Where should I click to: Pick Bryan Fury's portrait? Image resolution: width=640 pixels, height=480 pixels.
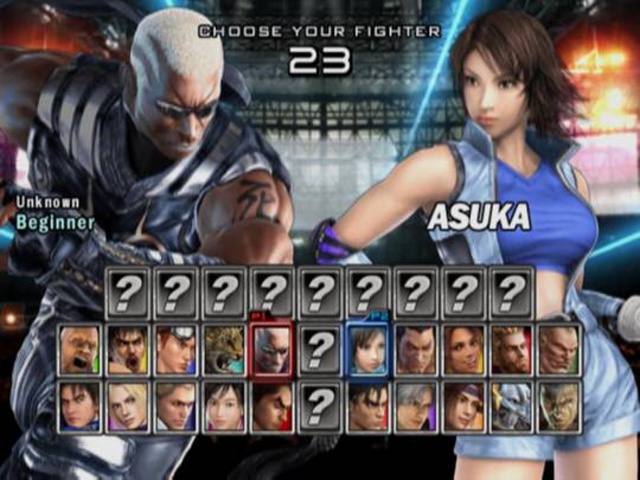(x=559, y=407)
